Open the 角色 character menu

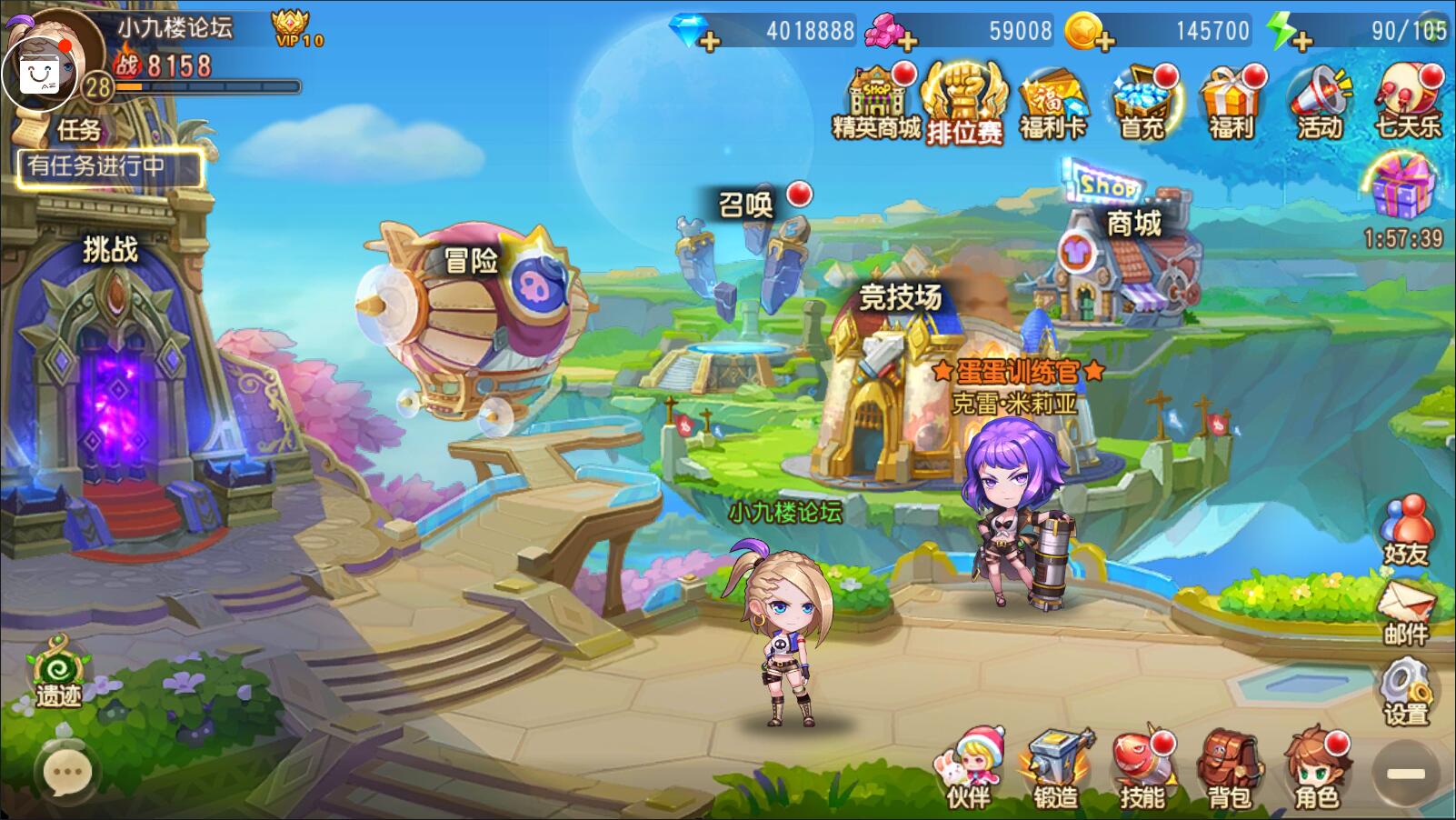coord(1316,769)
